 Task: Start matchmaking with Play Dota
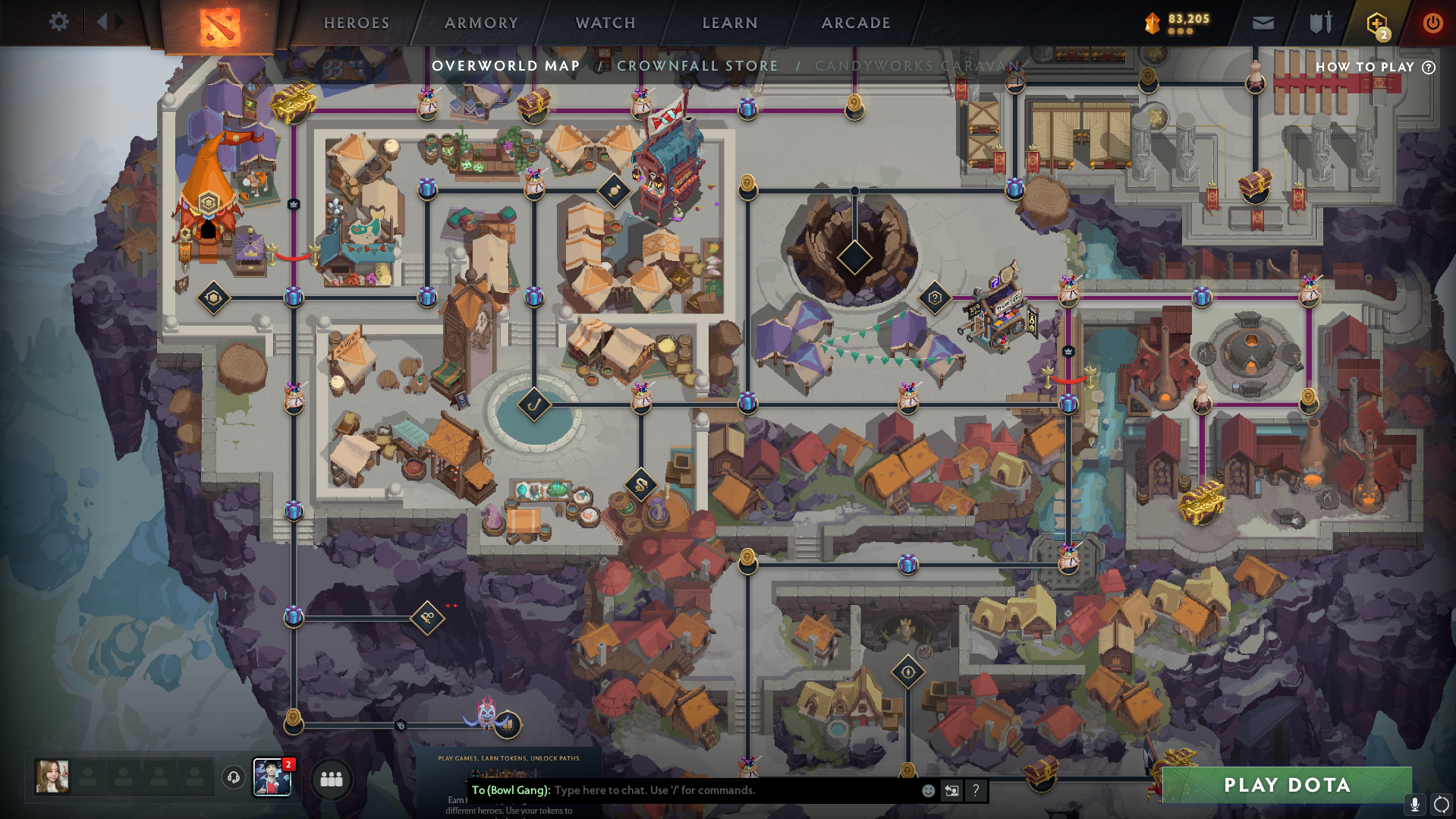(1287, 785)
